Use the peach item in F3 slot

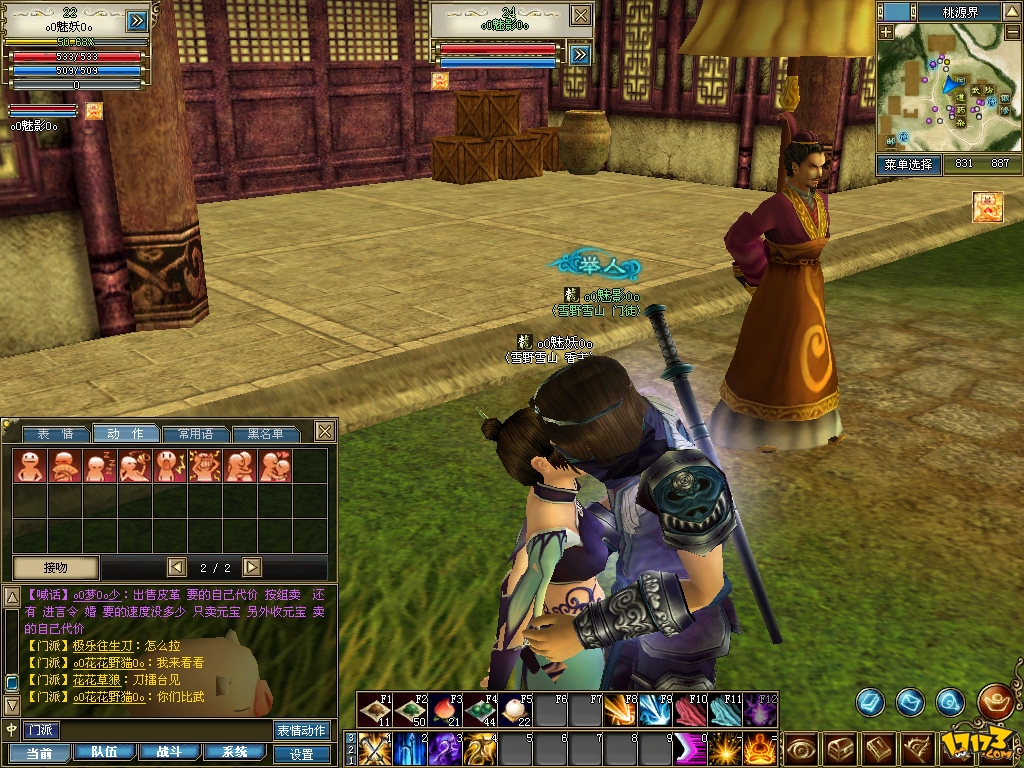tap(445, 711)
